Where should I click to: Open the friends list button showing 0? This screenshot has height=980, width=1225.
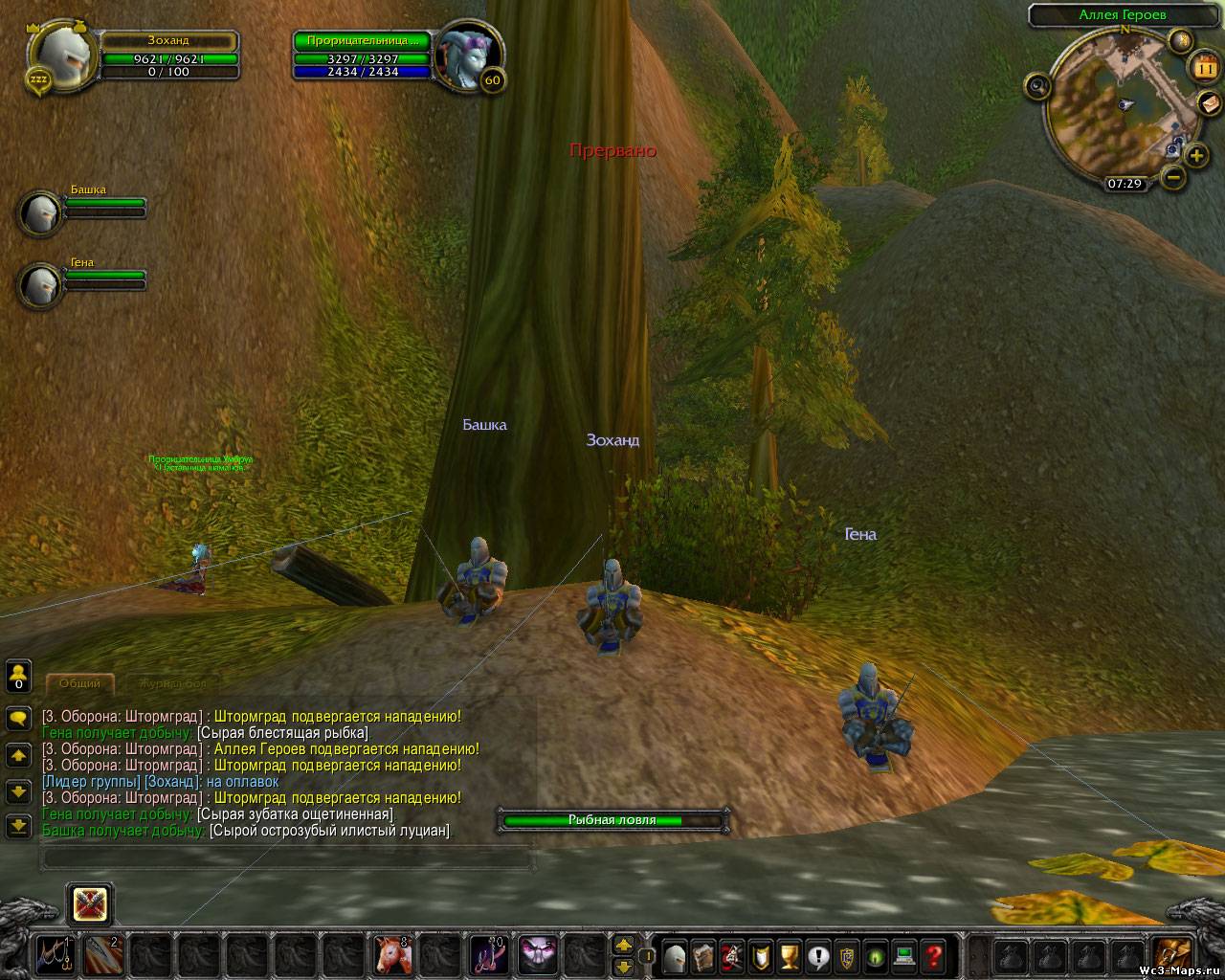(18, 676)
